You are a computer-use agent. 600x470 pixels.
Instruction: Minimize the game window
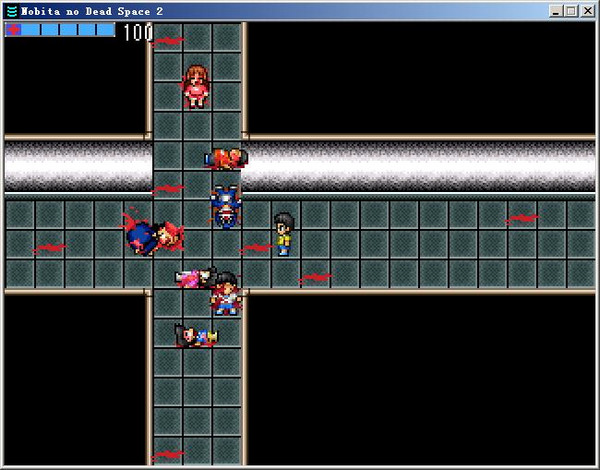[x=556, y=11]
